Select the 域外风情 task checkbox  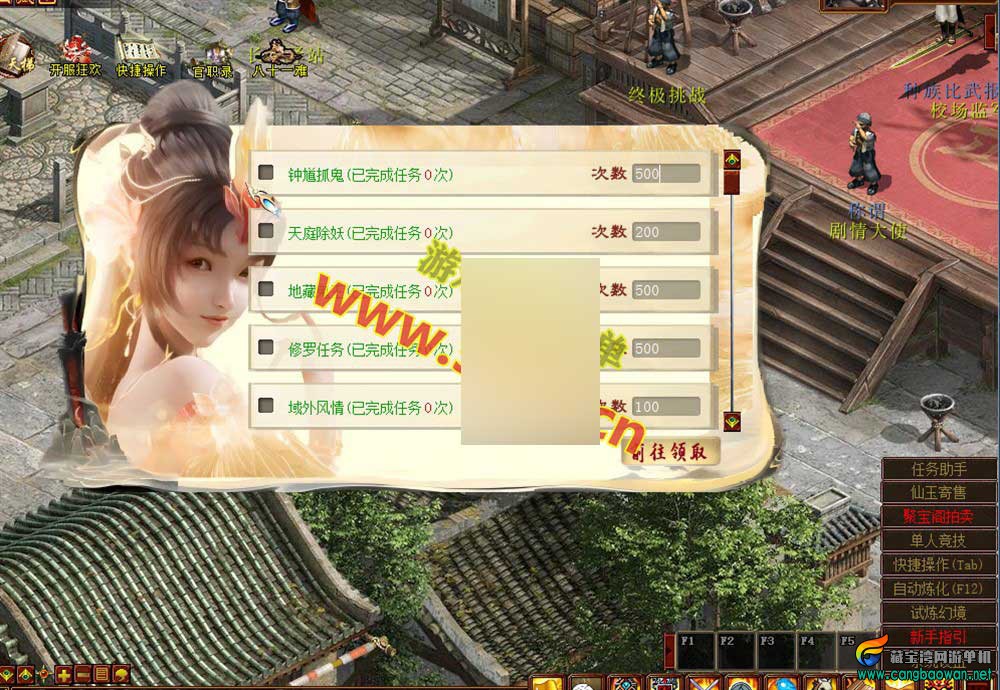pos(266,405)
